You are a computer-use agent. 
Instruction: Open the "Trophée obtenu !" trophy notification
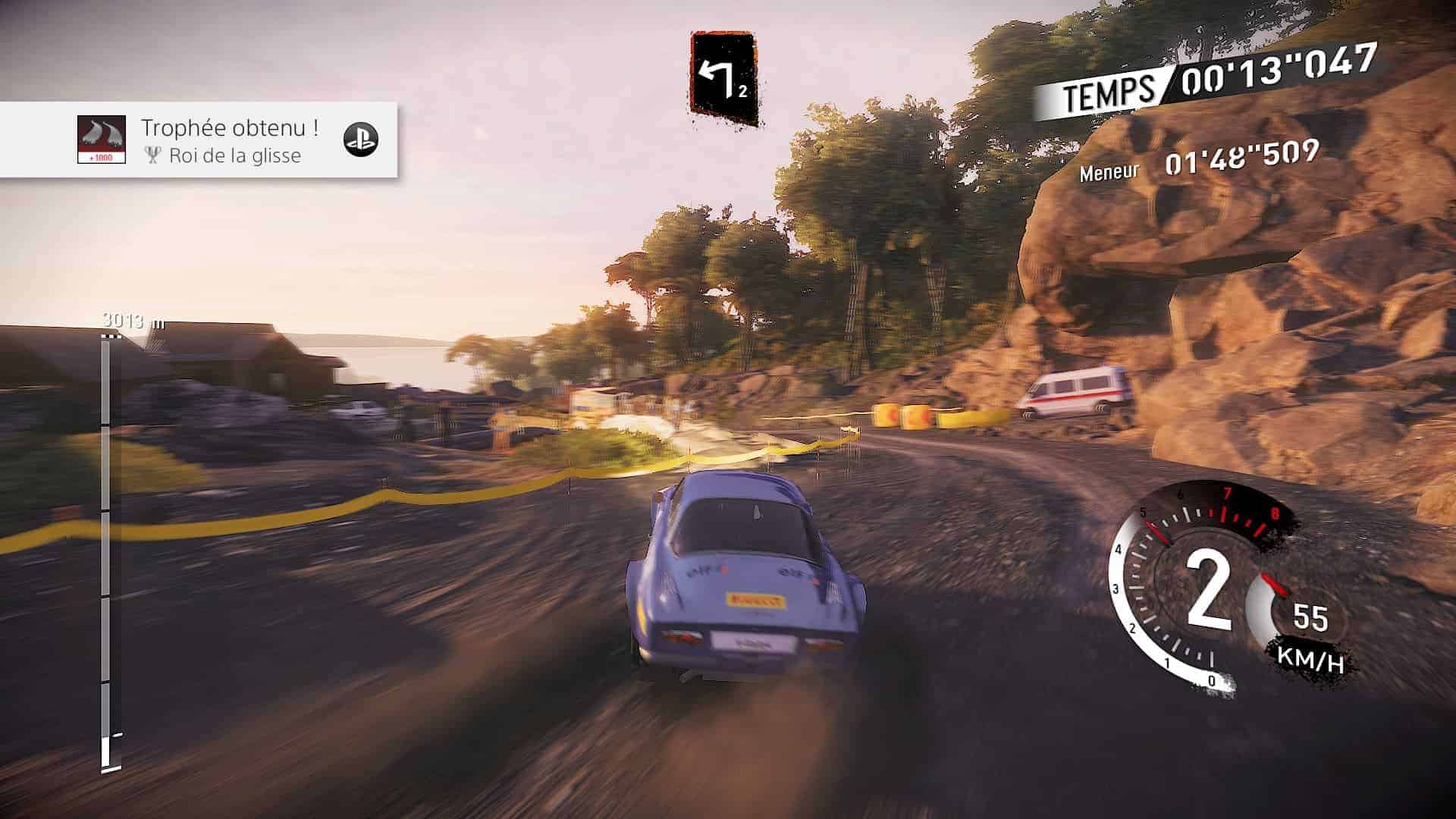229,129
